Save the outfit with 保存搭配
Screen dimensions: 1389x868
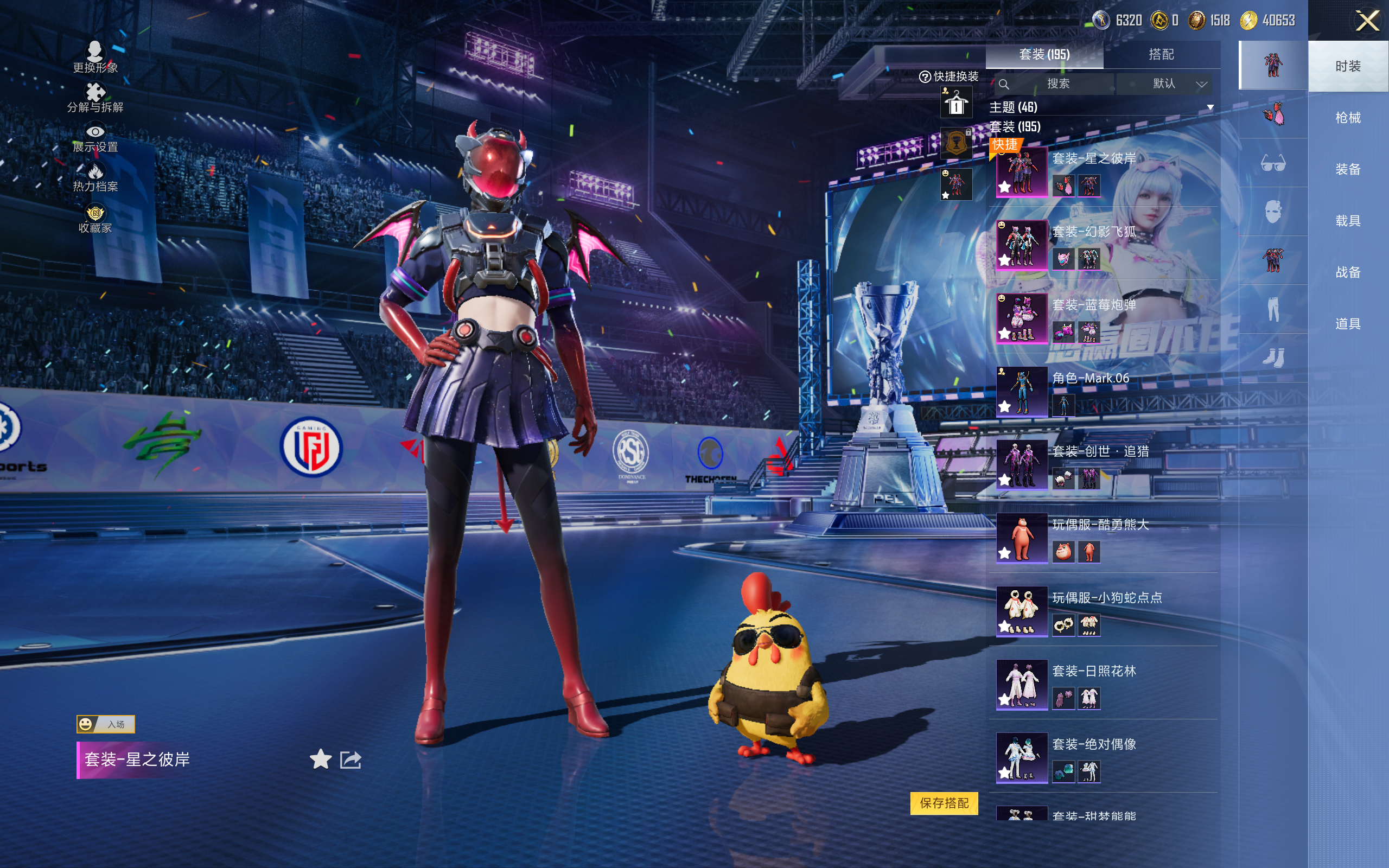click(x=944, y=803)
